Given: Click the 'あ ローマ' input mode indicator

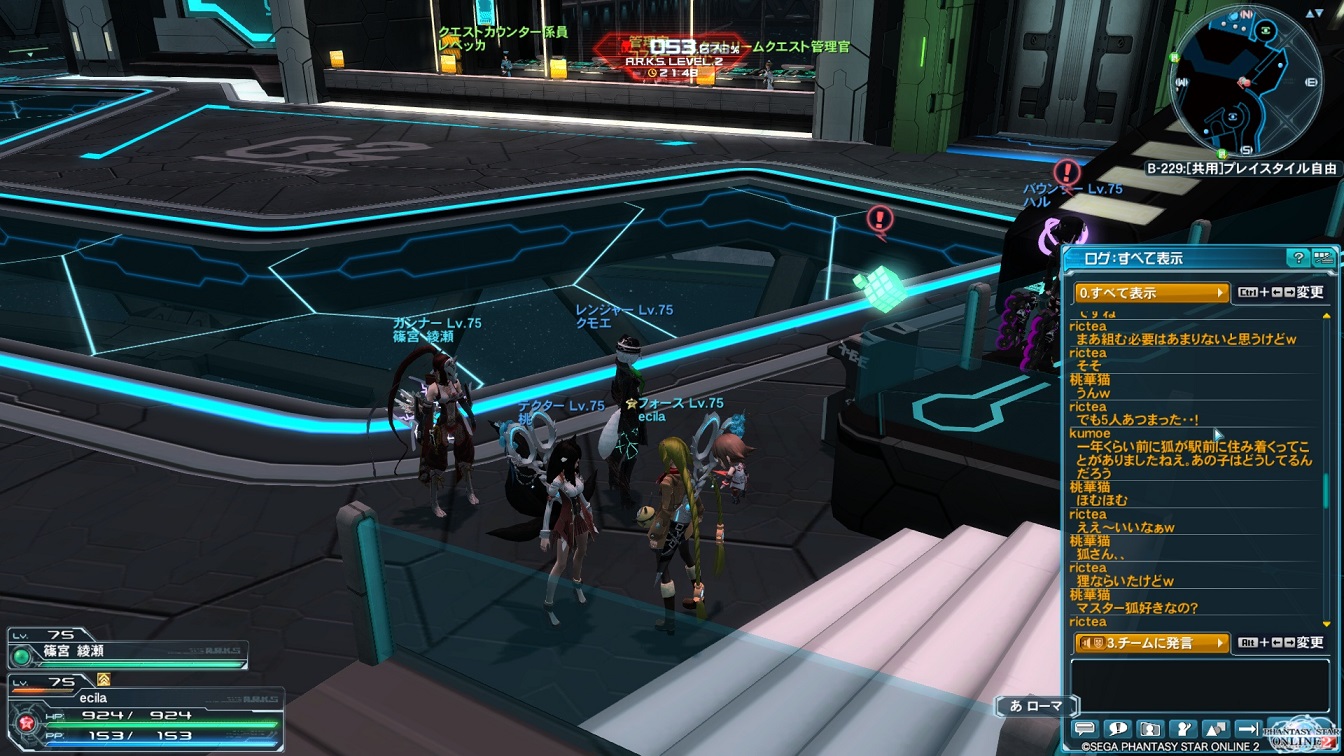Looking at the screenshot, I should point(1036,706).
